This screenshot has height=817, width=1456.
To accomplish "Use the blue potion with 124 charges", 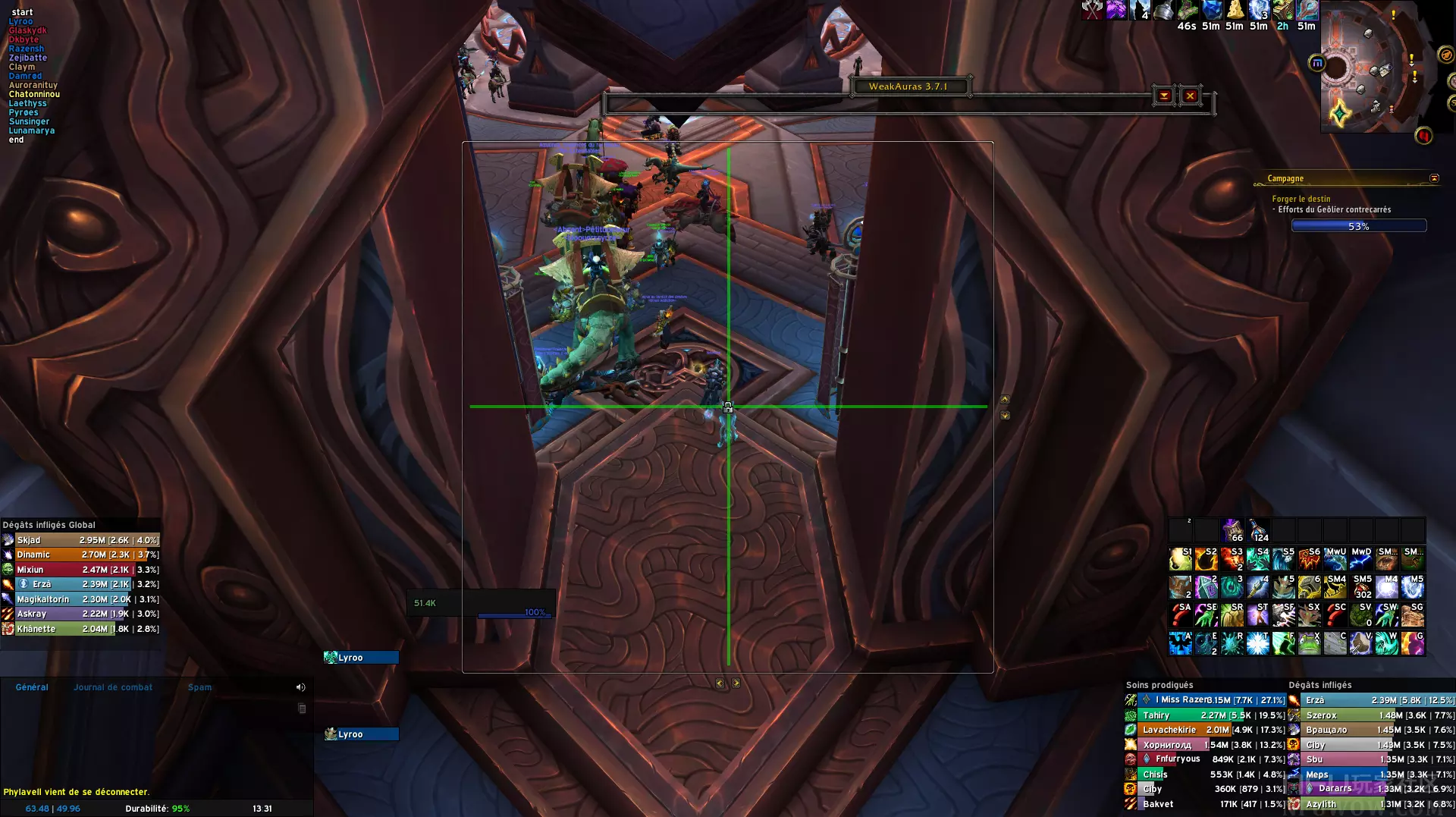I will pyautogui.click(x=1258, y=529).
